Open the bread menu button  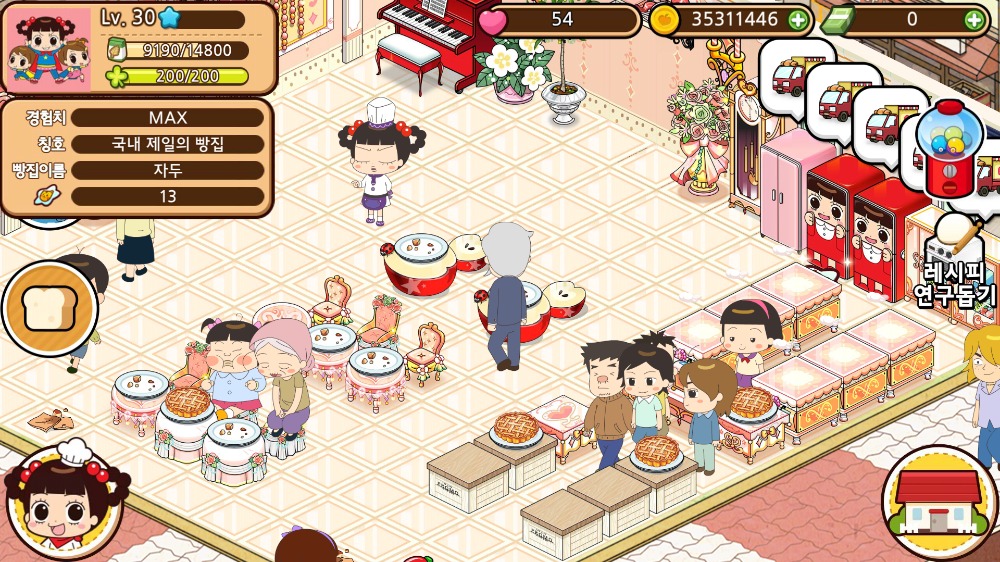(50, 309)
